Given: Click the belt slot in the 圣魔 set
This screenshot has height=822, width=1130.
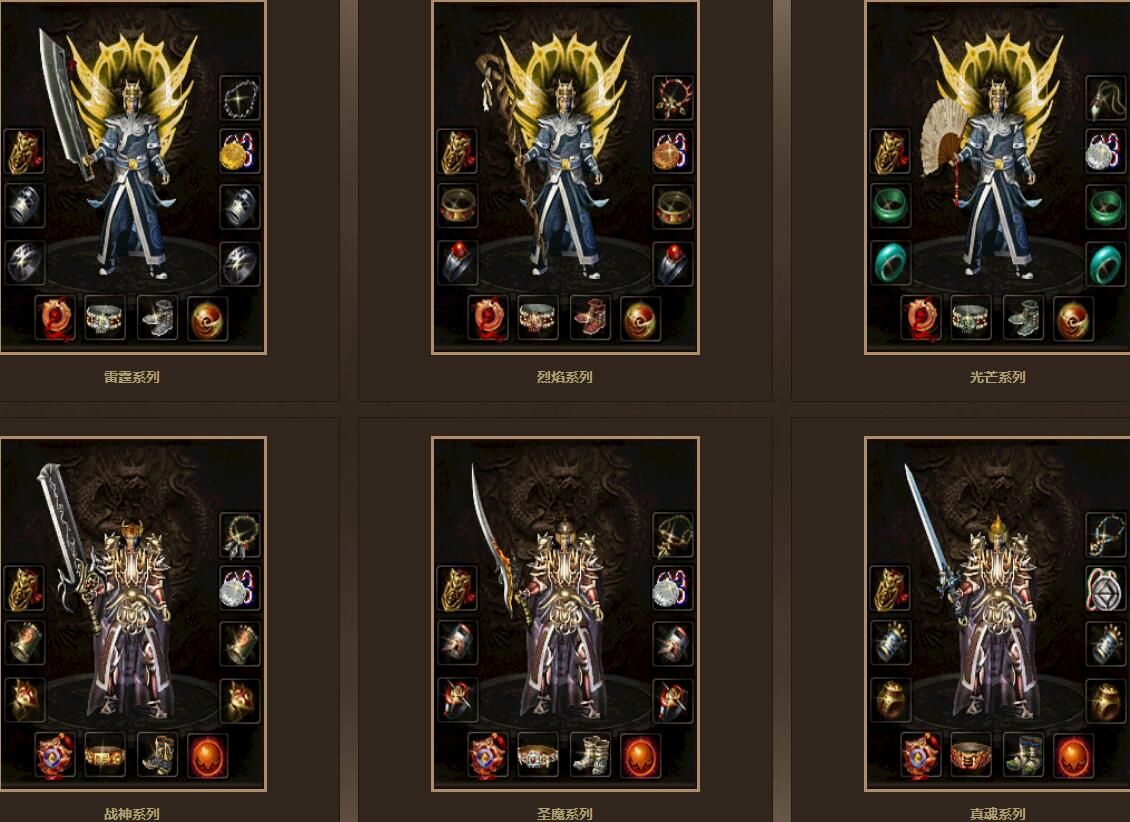Looking at the screenshot, I should [x=538, y=755].
